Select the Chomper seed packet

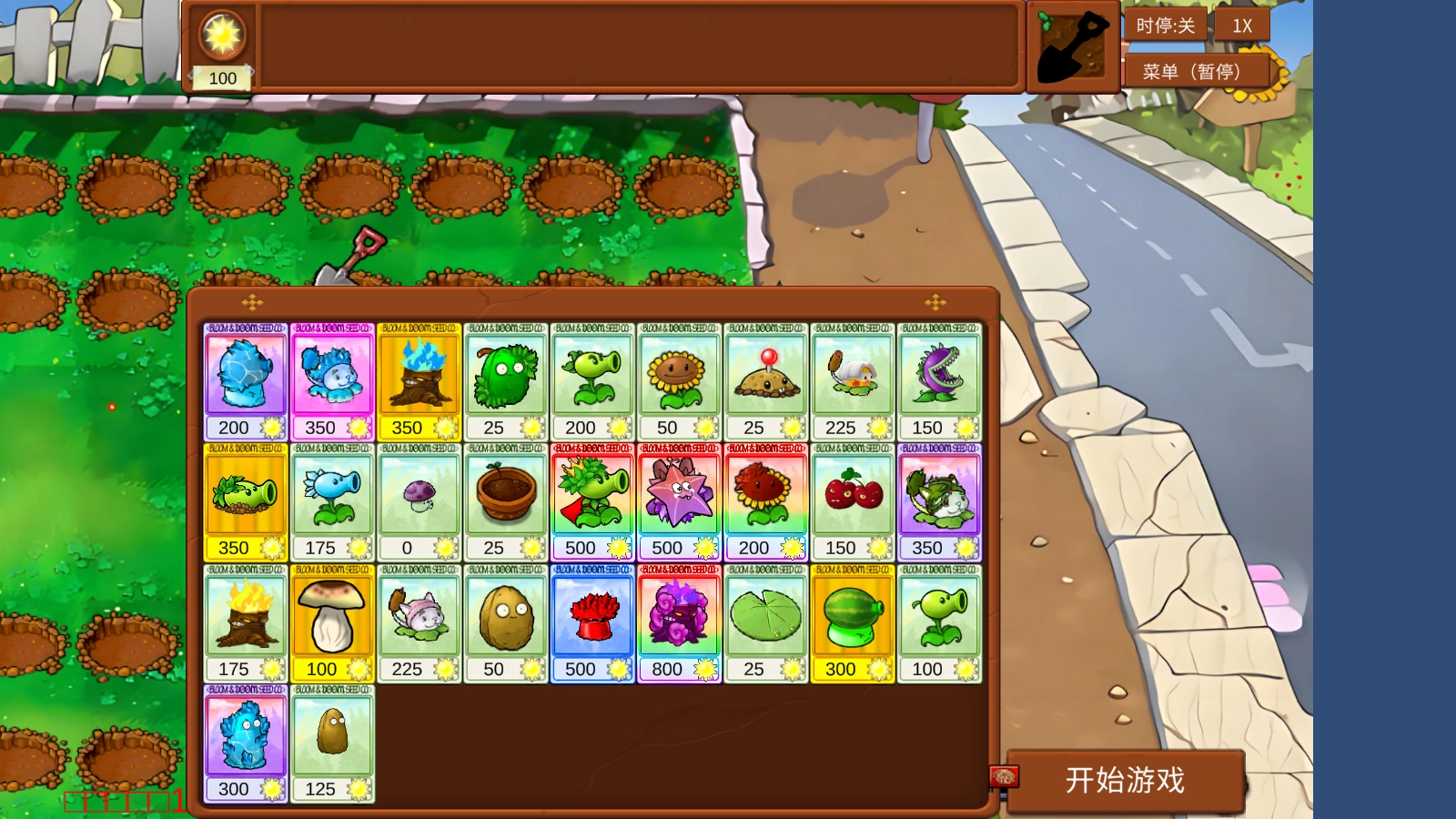tap(939, 373)
